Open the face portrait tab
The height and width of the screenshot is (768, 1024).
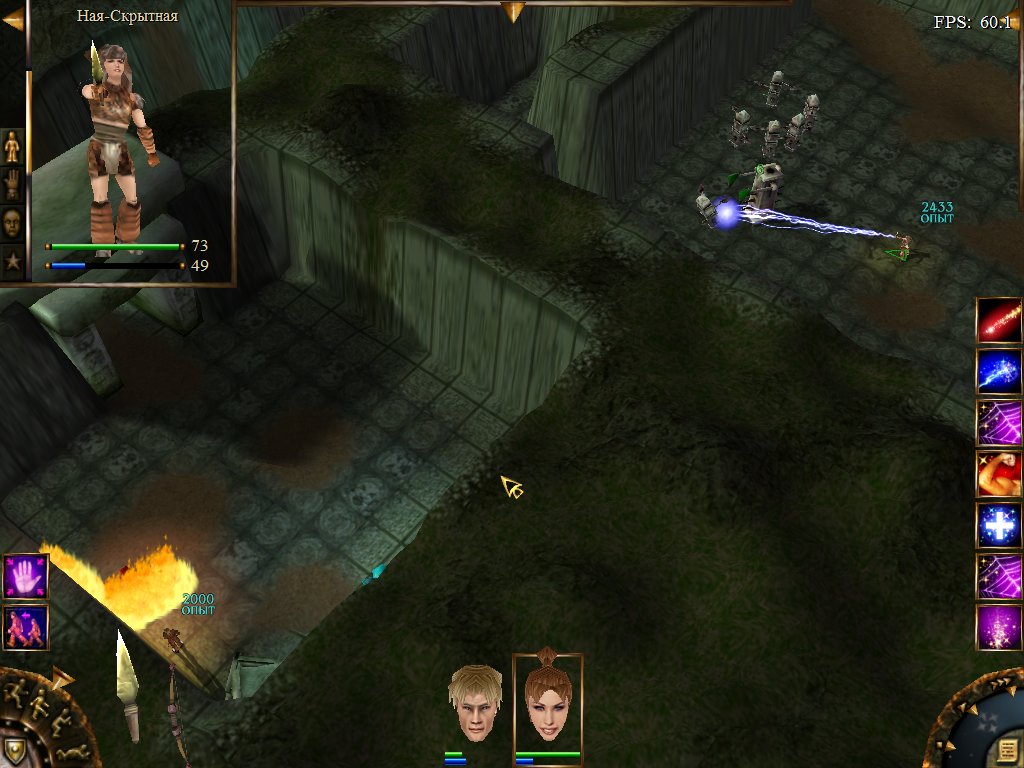12,221
